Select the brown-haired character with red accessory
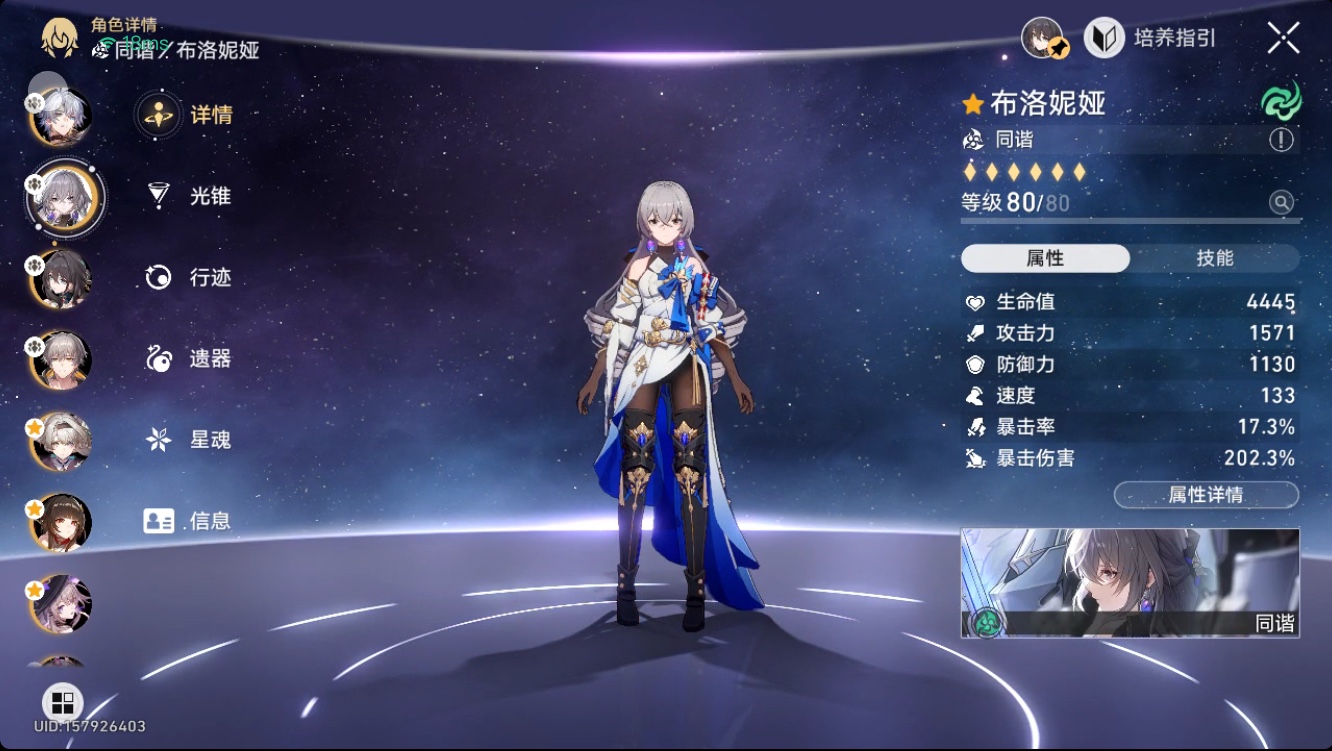Image resolution: width=1332 pixels, height=751 pixels. 62,522
